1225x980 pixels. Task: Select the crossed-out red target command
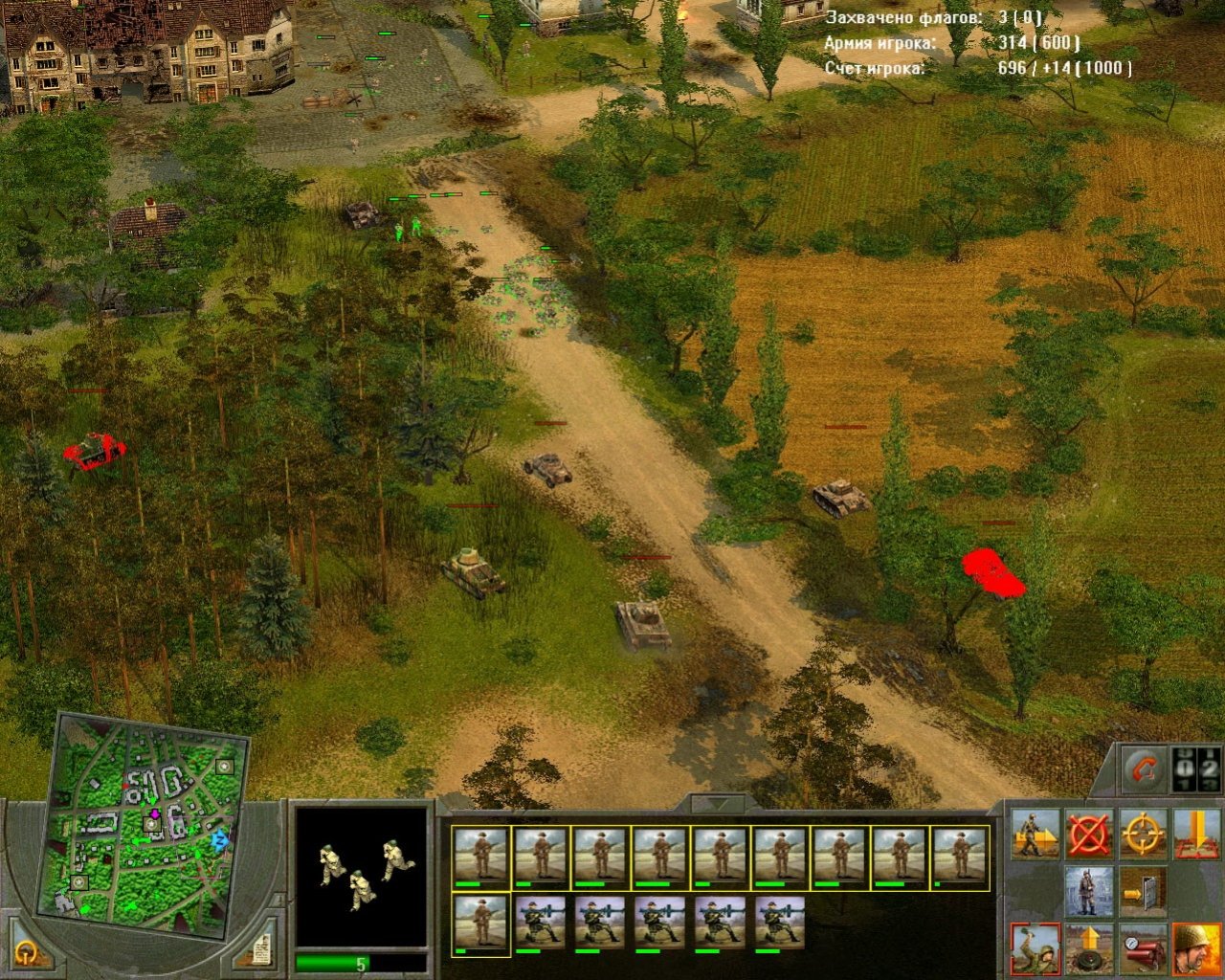click(1089, 835)
